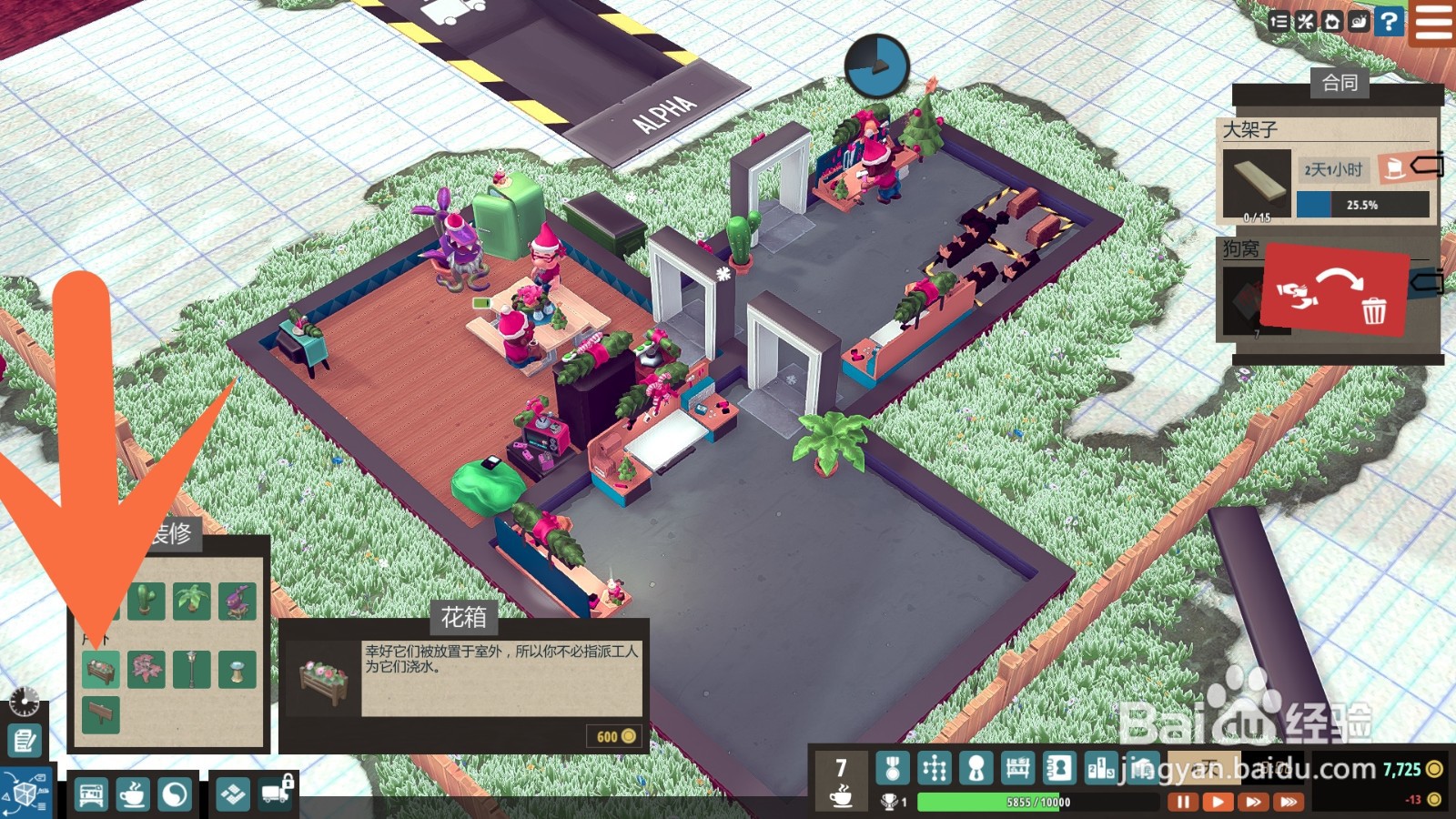The image size is (1456, 819).
Task: Open the coffee cup break-room category
Action: pyautogui.click(x=133, y=795)
